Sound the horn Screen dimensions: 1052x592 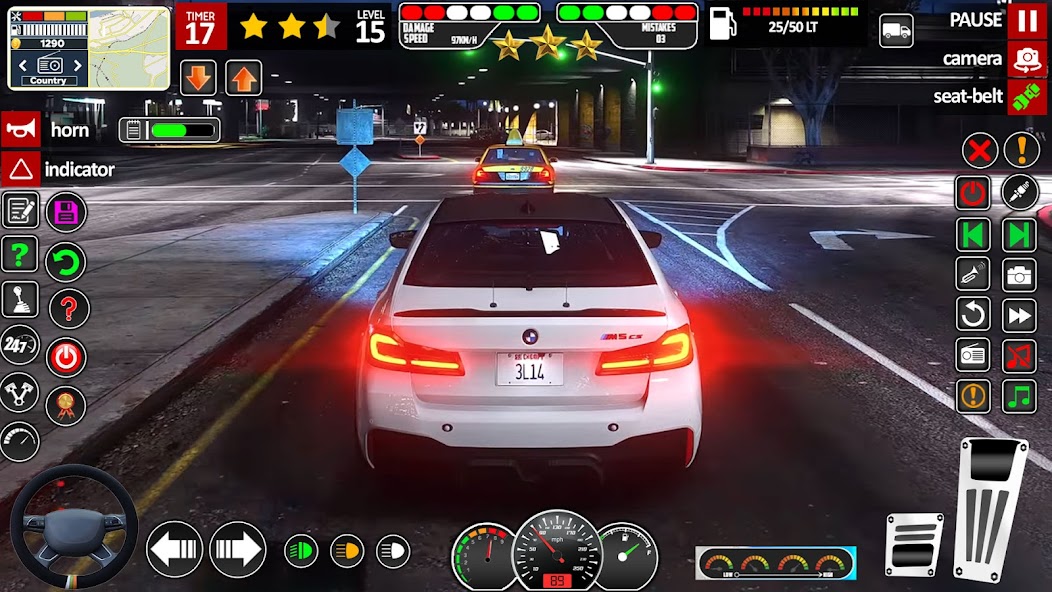tap(20, 130)
